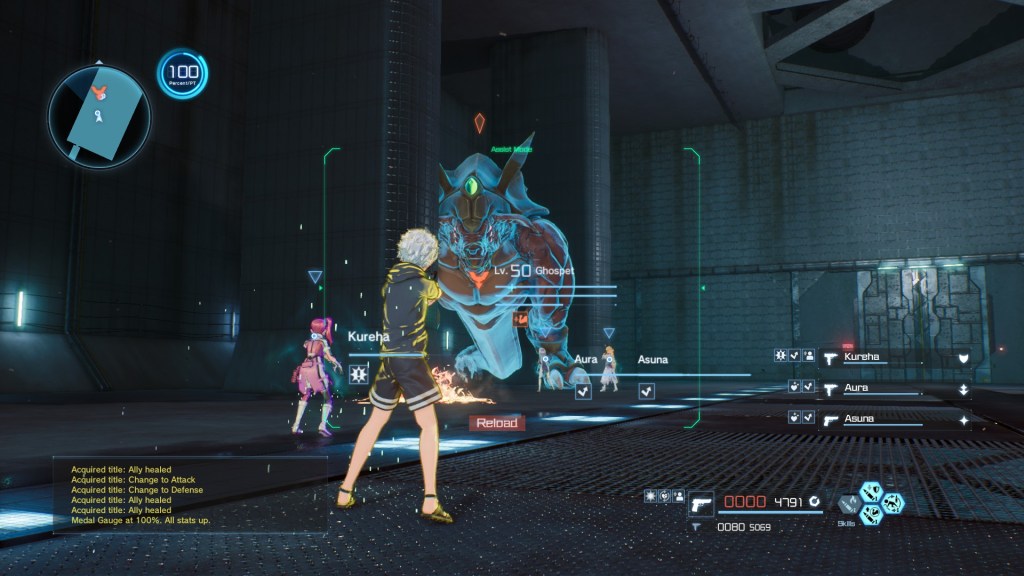Select Kureha's party member row
1024x576 pixels.
click(x=880, y=356)
